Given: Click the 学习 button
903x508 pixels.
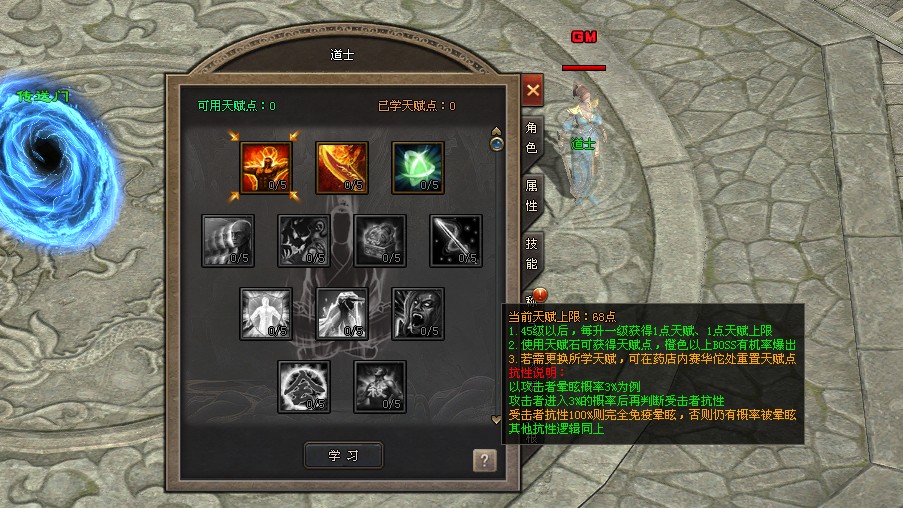Looking at the screenshot, I should pos(343,455).
